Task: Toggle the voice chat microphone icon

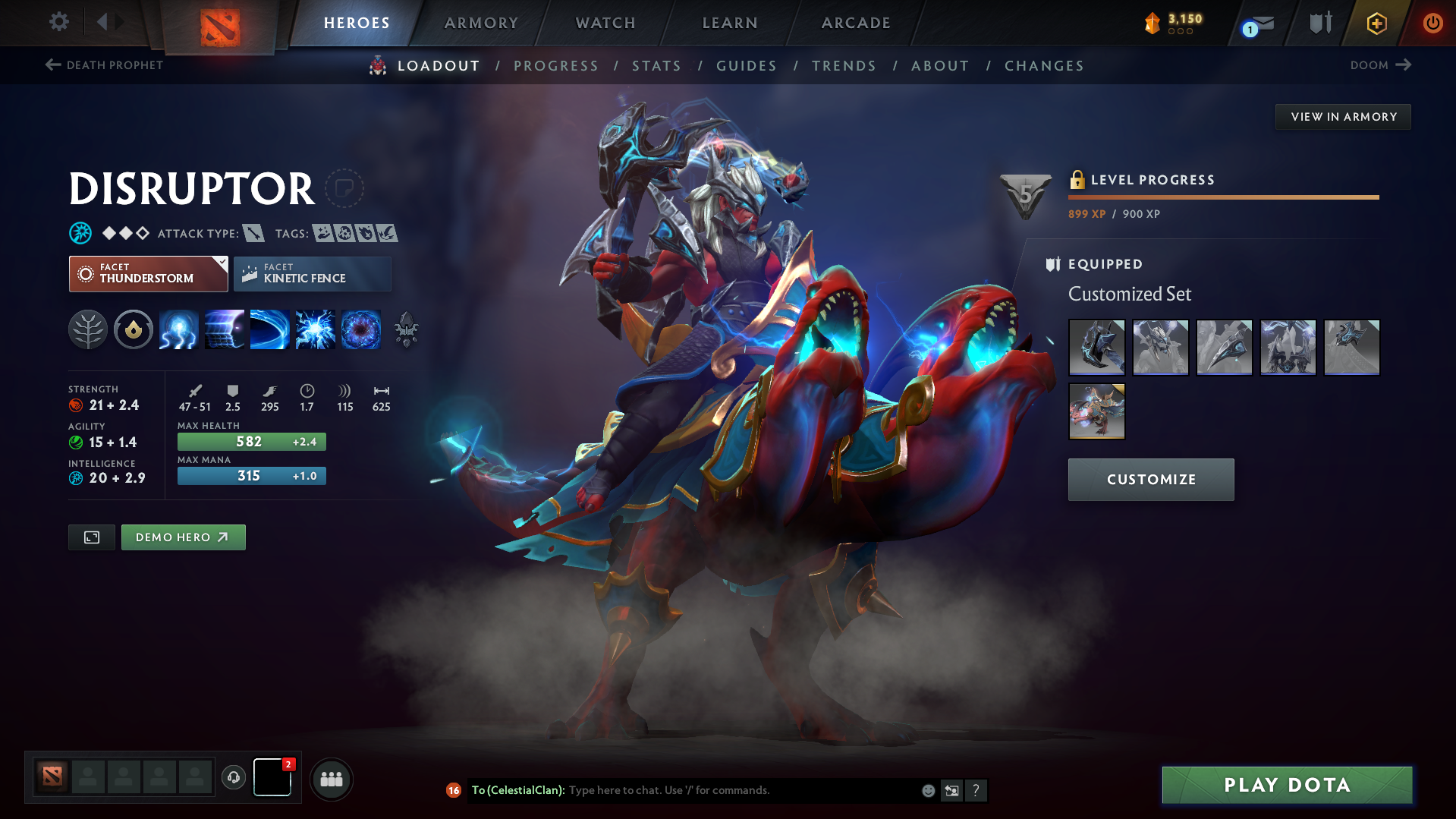Action: (233, 779)
